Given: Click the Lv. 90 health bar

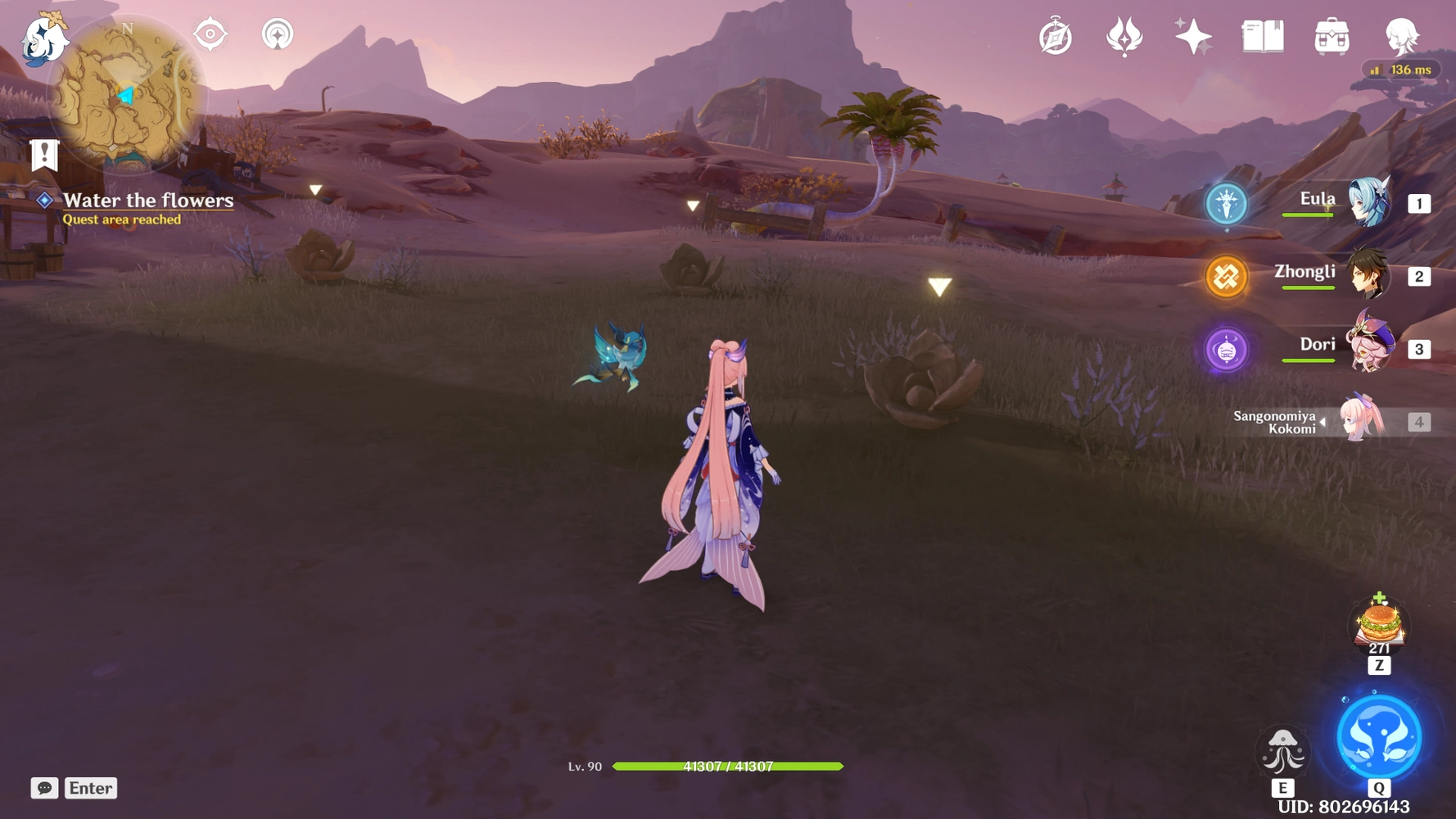Looking at the screenshot, I should tap(729, 767).
